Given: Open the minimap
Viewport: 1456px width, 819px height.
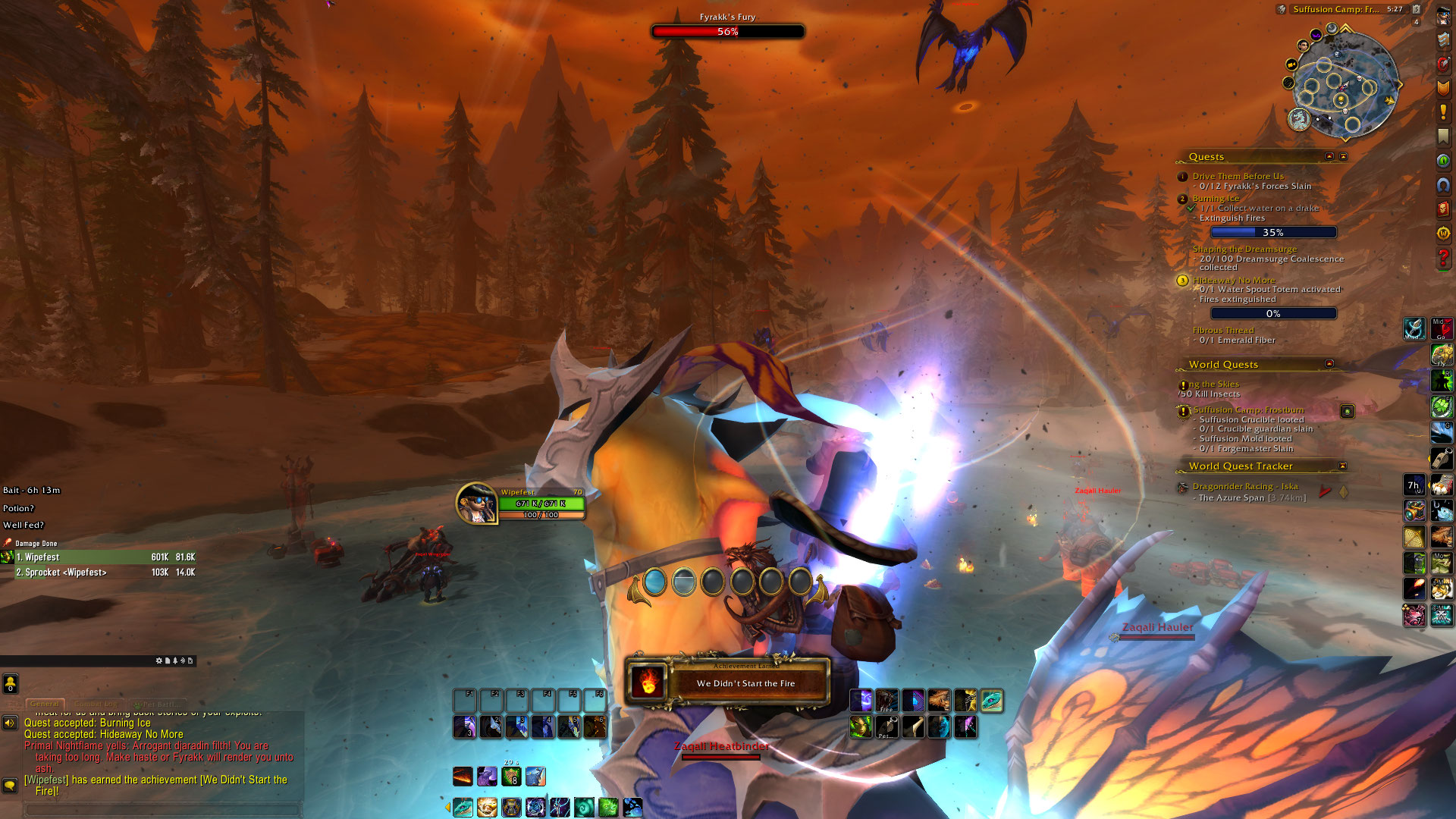Looking at the screenshot, I should 1344,85.
